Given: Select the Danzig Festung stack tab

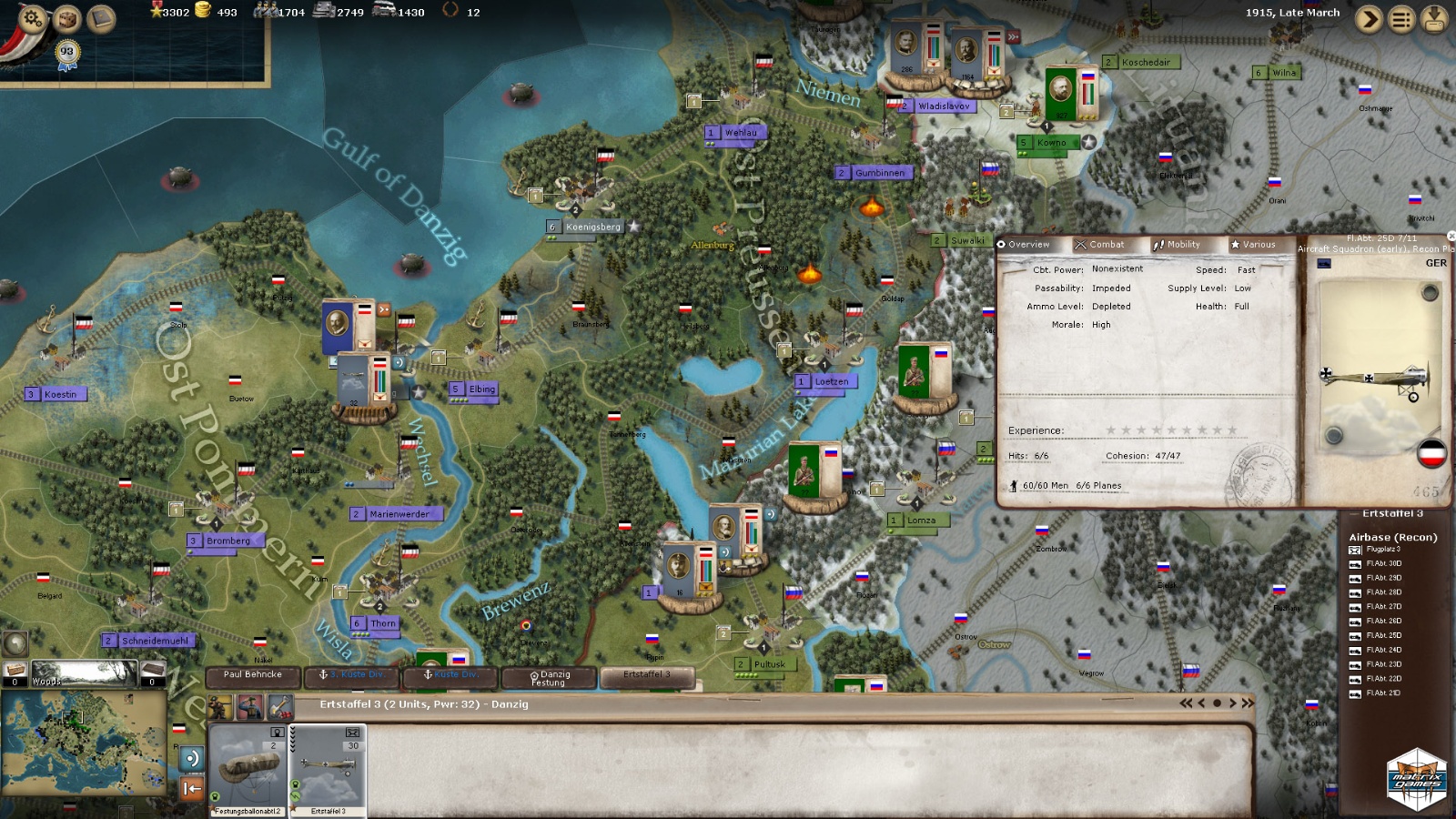Looking at the screenshot, I should pos(550,678).
